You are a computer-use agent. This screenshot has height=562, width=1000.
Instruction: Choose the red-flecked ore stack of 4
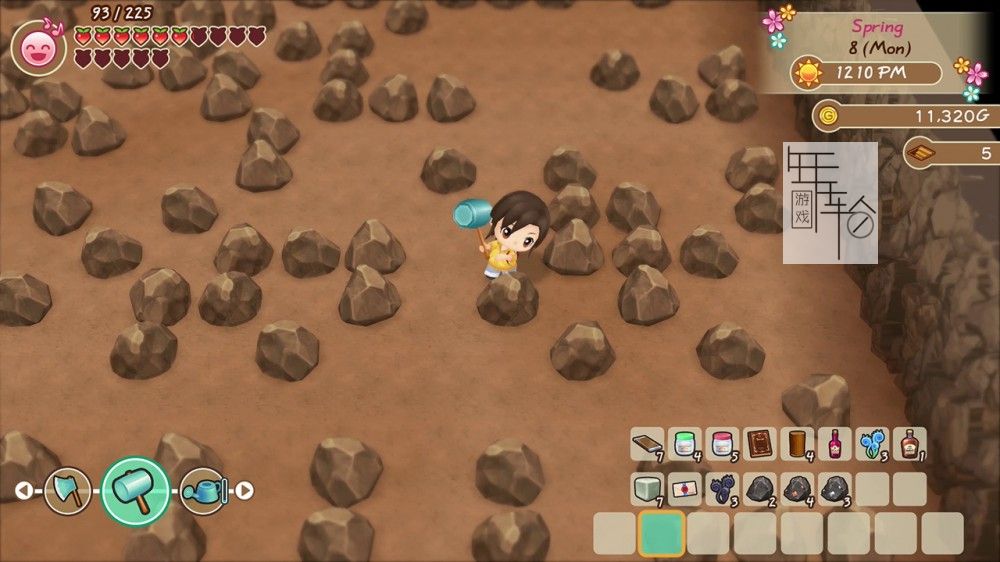pos(797,488)
